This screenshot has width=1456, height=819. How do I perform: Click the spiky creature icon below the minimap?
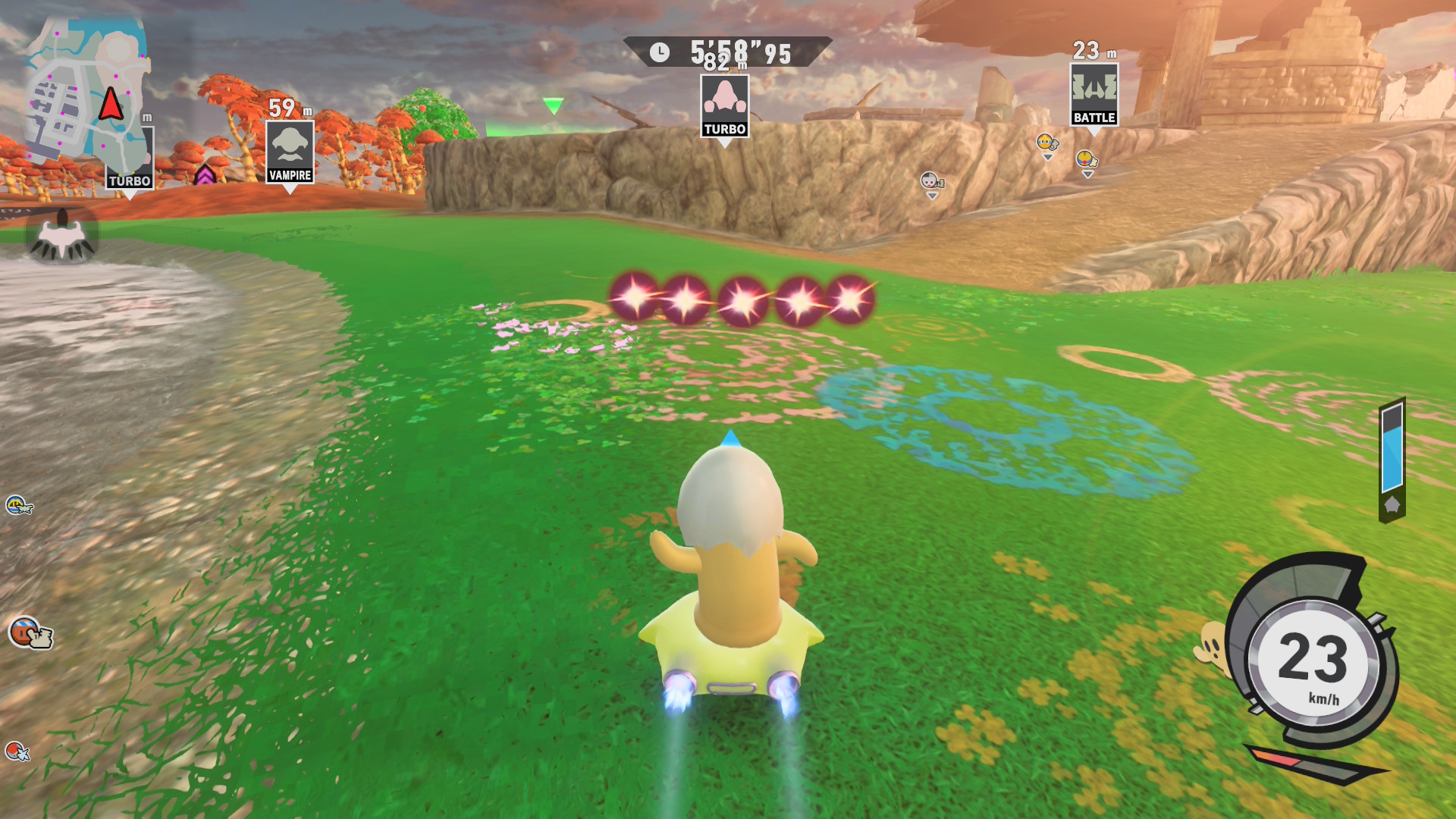[x=62, y=237]
